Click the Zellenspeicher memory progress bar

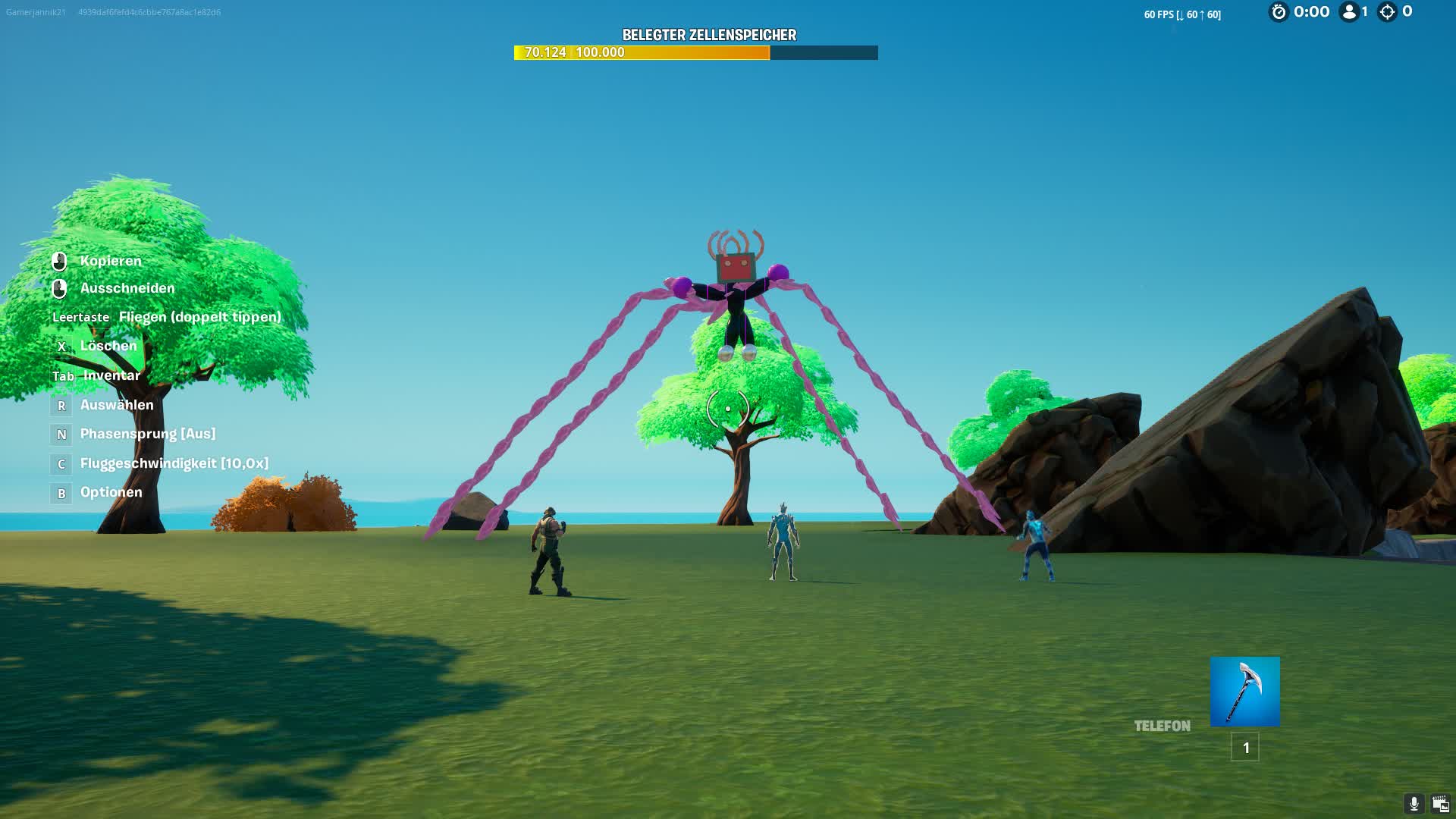(x=695, y=52)
